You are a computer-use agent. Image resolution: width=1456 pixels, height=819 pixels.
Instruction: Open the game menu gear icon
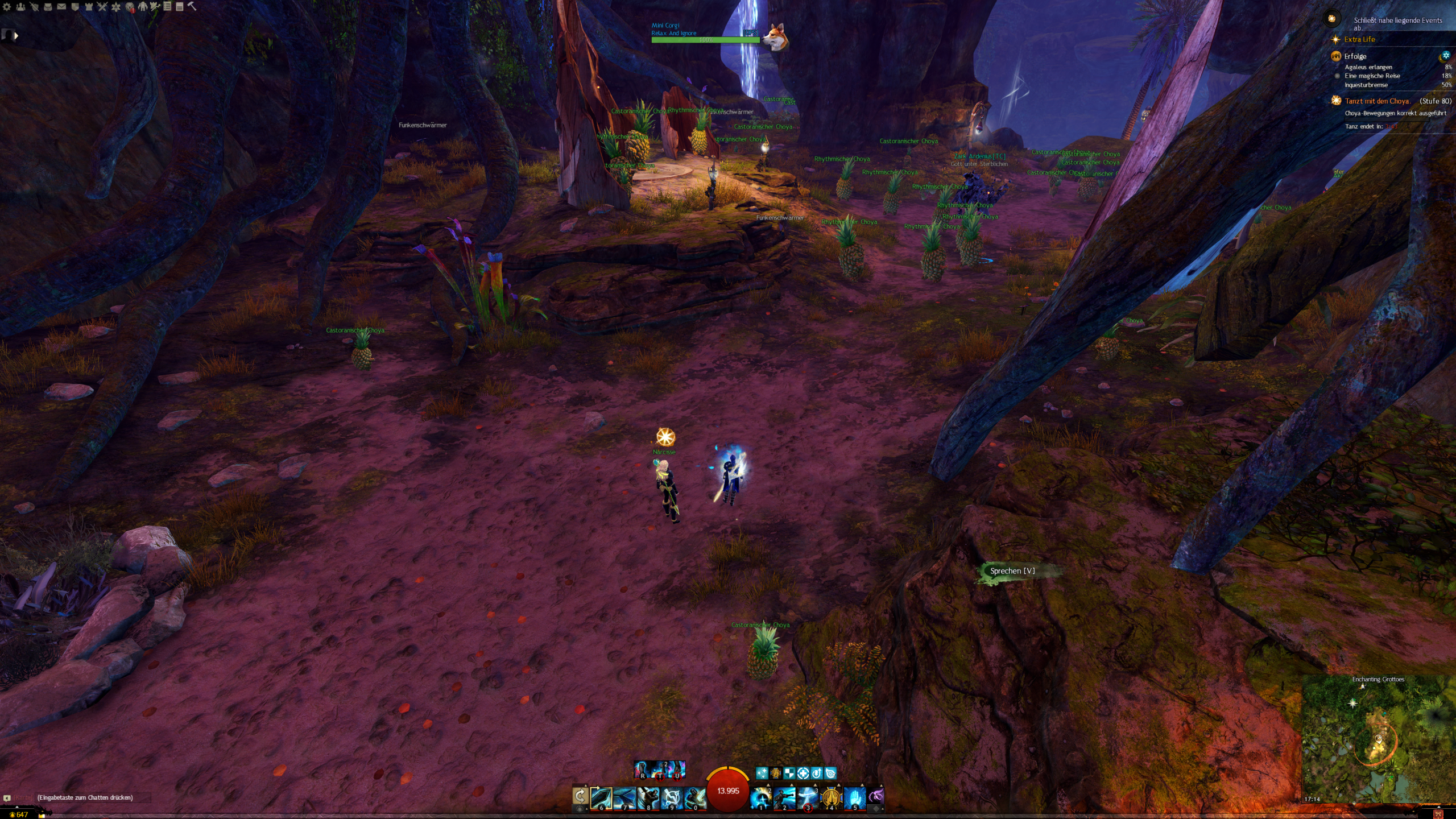(7, 7)
